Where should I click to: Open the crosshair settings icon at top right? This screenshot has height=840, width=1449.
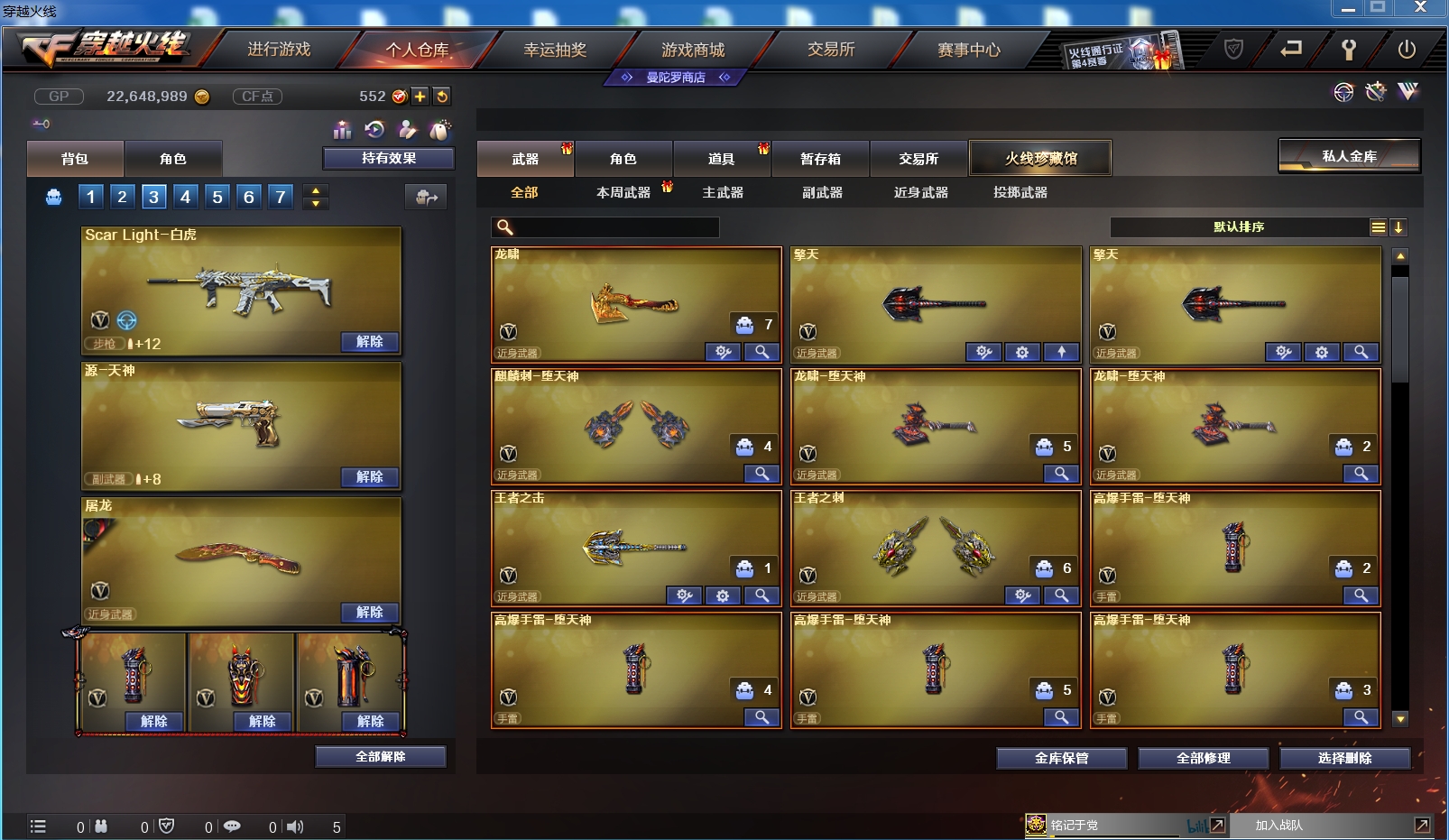pyautogui.click(x=1343, y=92)
